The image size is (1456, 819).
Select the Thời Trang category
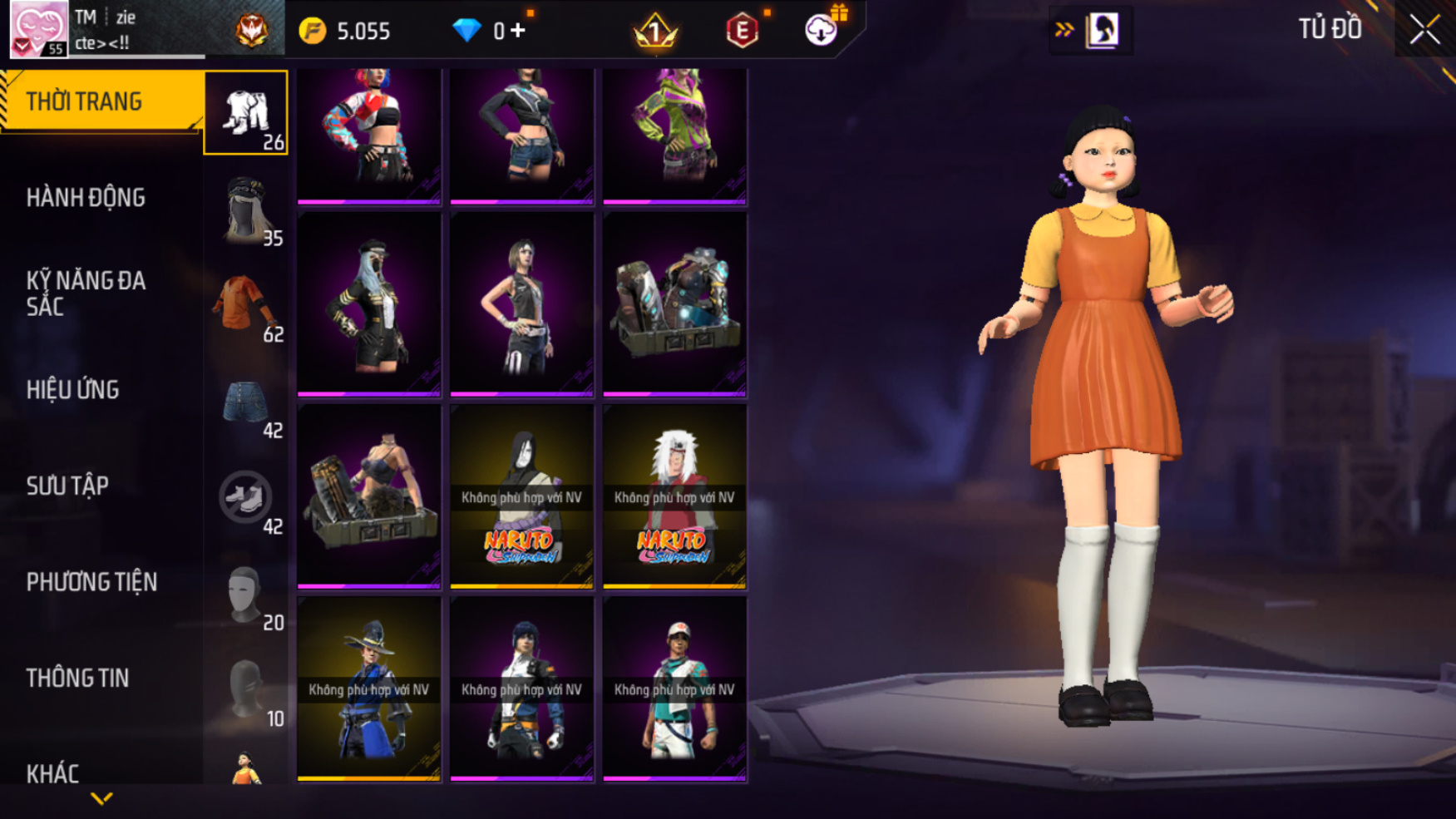tap(84, 101)
